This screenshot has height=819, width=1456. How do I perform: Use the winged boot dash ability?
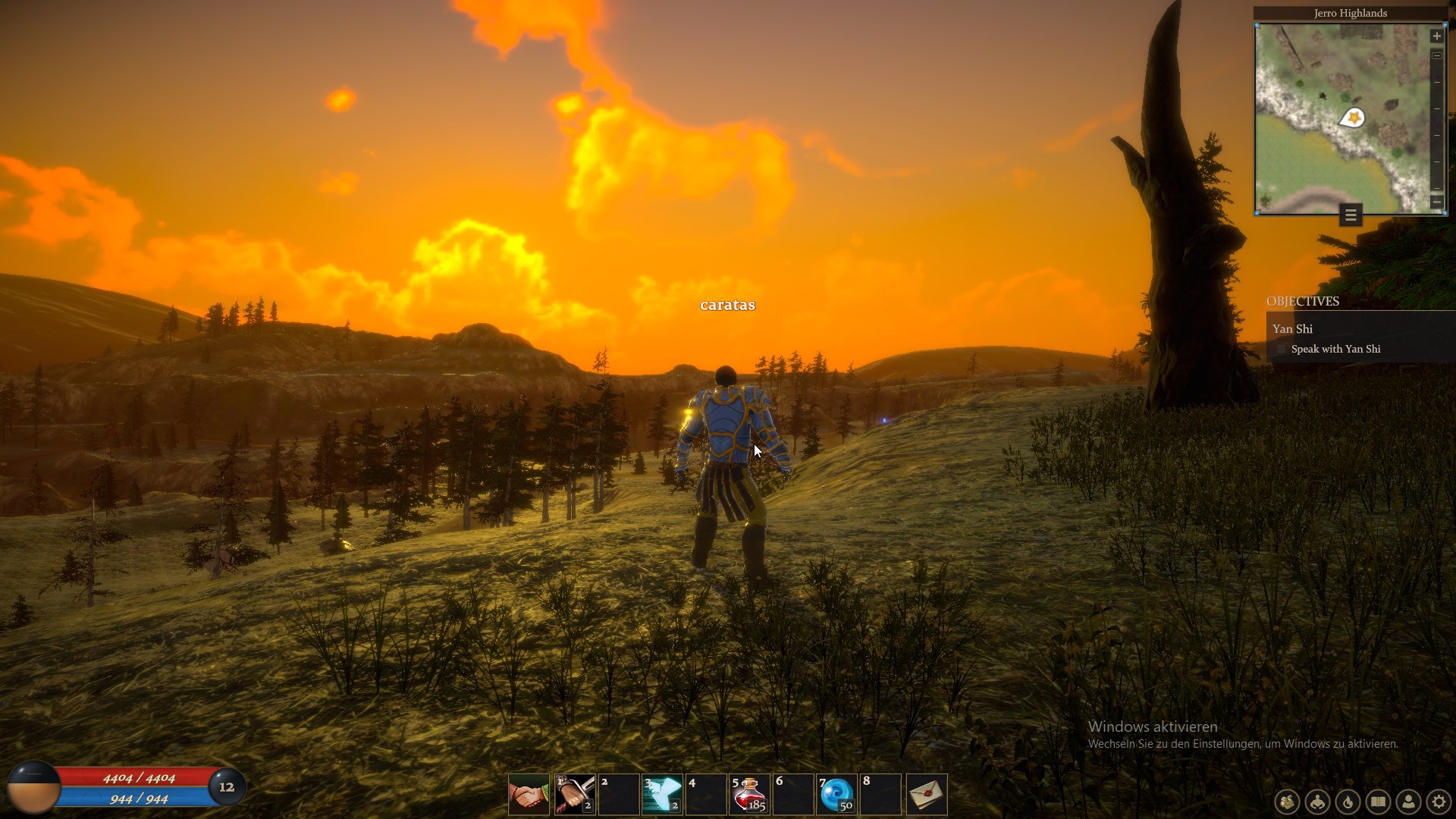point(661,794)
